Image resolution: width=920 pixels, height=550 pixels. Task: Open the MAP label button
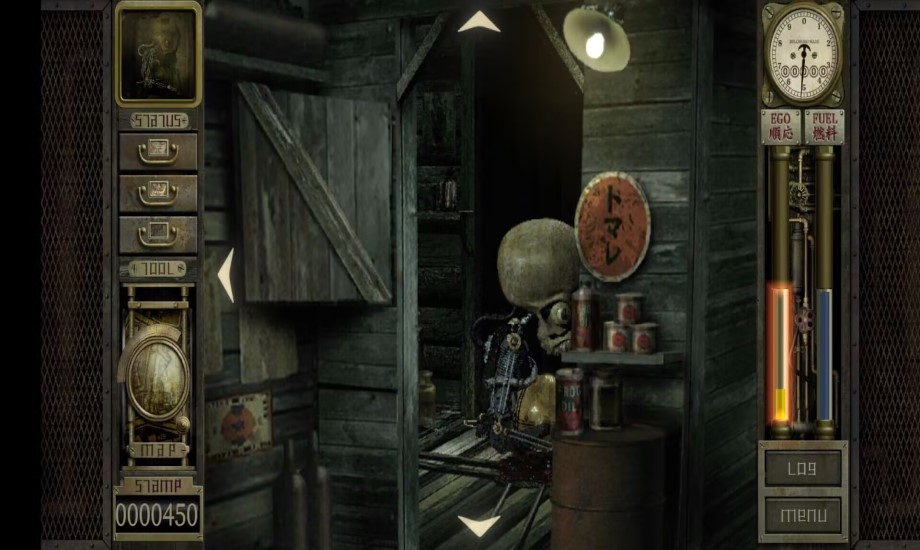click(x=157, y=450)
